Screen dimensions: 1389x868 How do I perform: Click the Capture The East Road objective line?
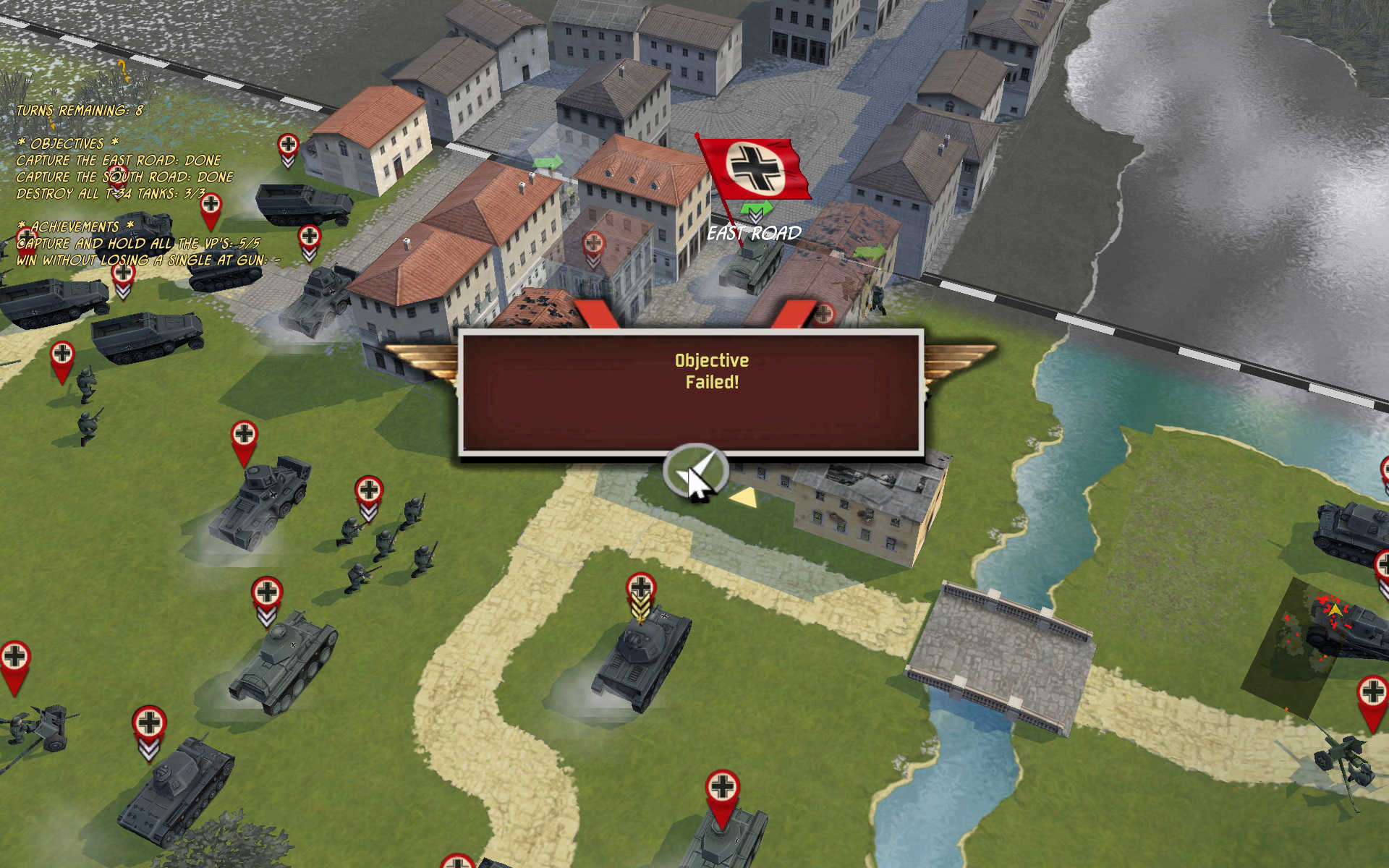point(119,161)
